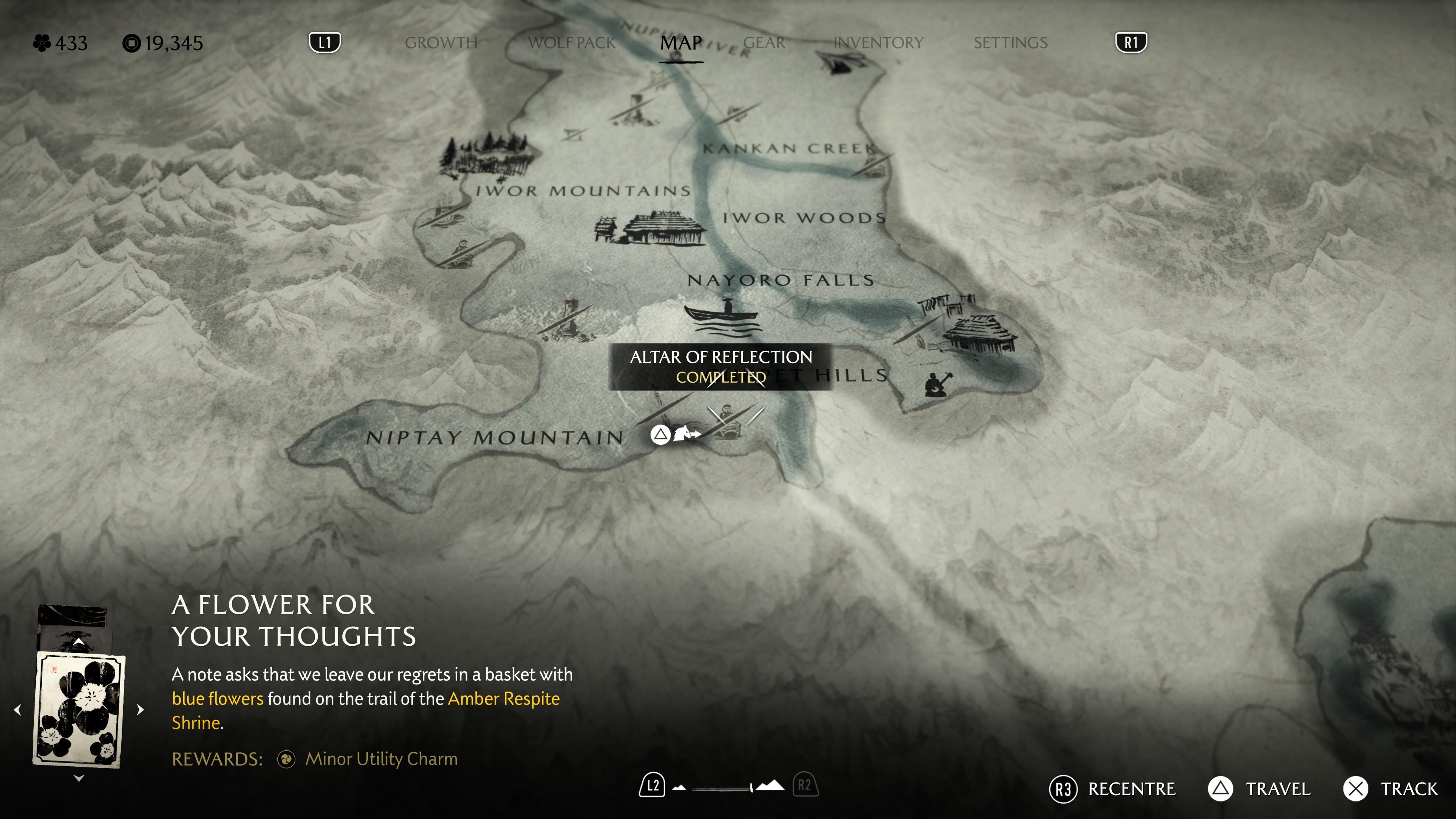Switch to the Settings tab
Image resolution: width=1456 pixels, height=819 pixels.
click(x=1010, y=43)
